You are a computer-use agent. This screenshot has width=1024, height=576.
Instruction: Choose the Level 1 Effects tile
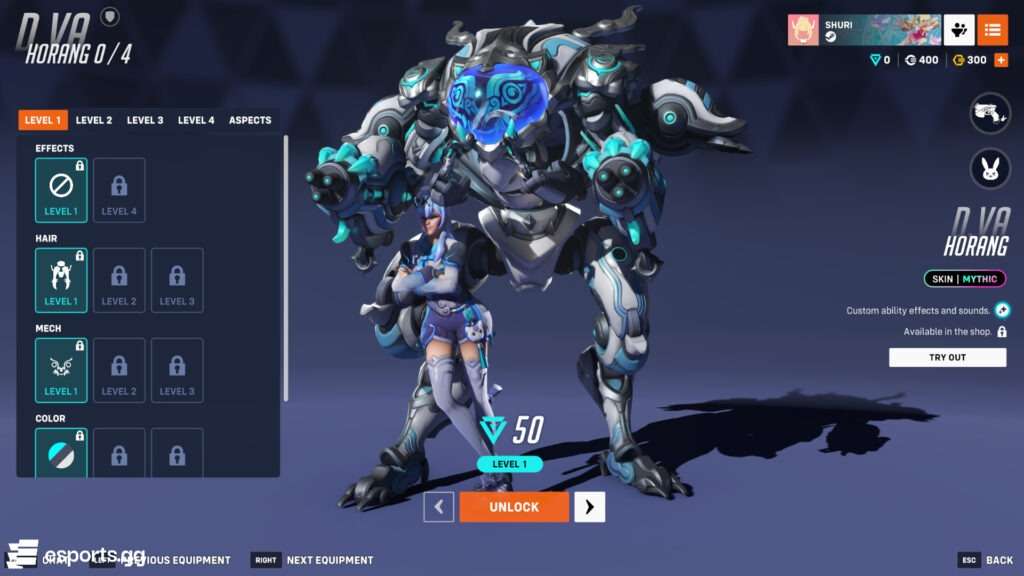[x=61, y=190]
